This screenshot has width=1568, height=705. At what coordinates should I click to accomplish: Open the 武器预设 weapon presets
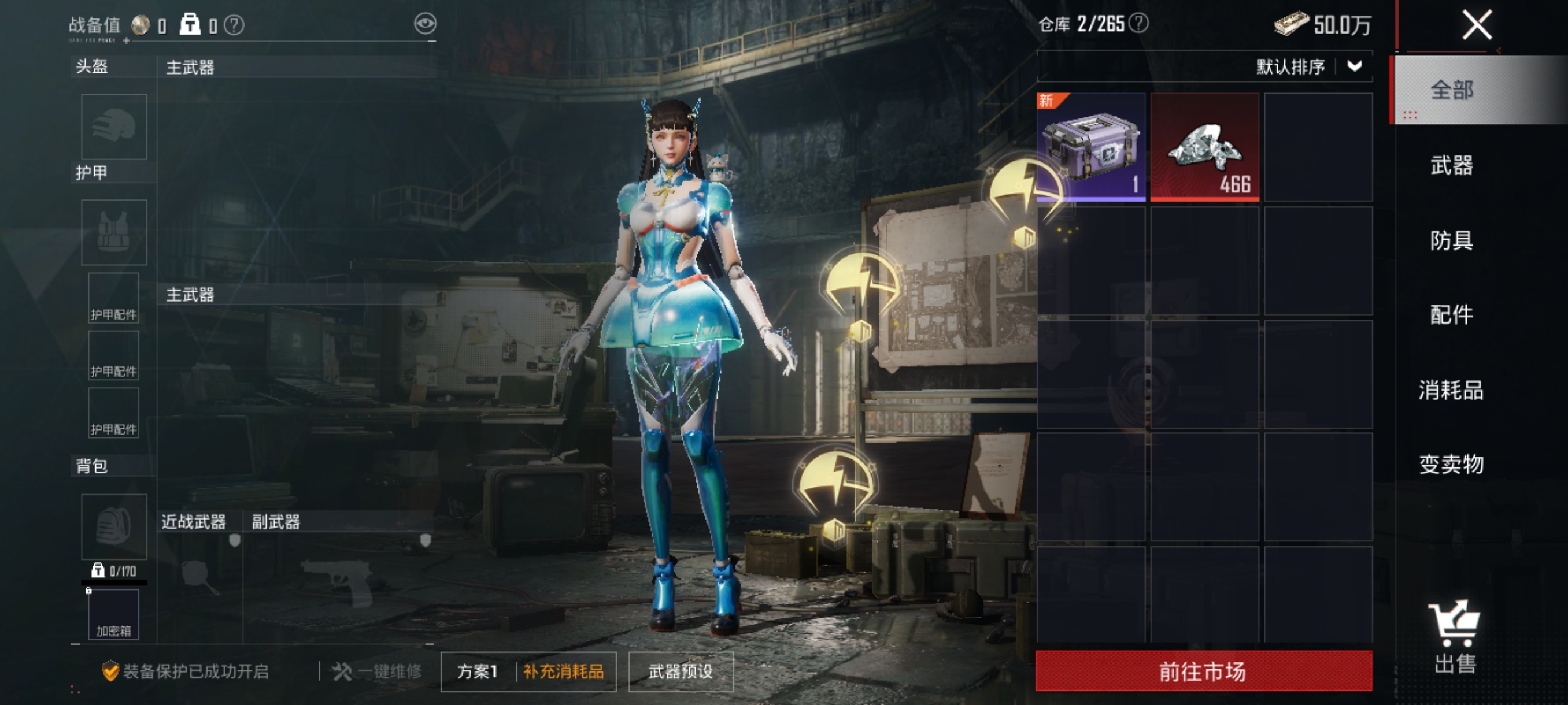pos(681,671)
